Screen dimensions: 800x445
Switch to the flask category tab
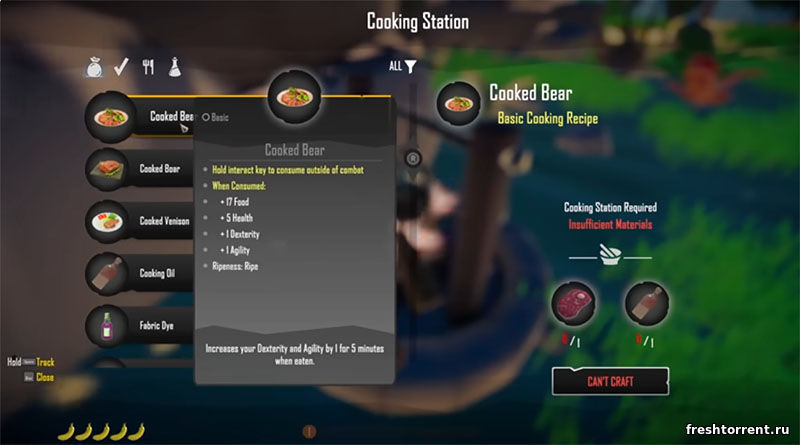click(x=174, y=67)
